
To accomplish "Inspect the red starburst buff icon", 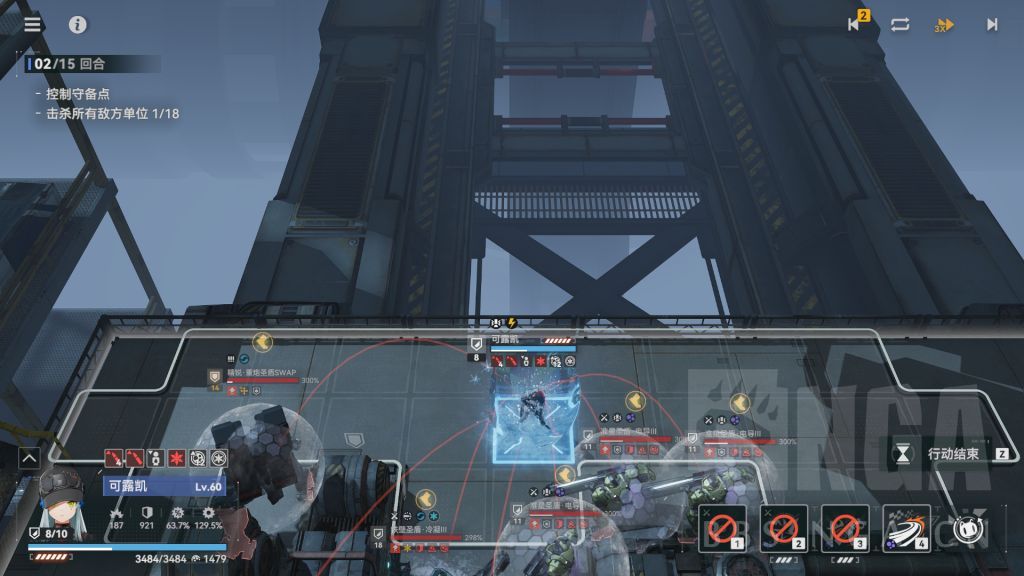I will tap(176, 458).
